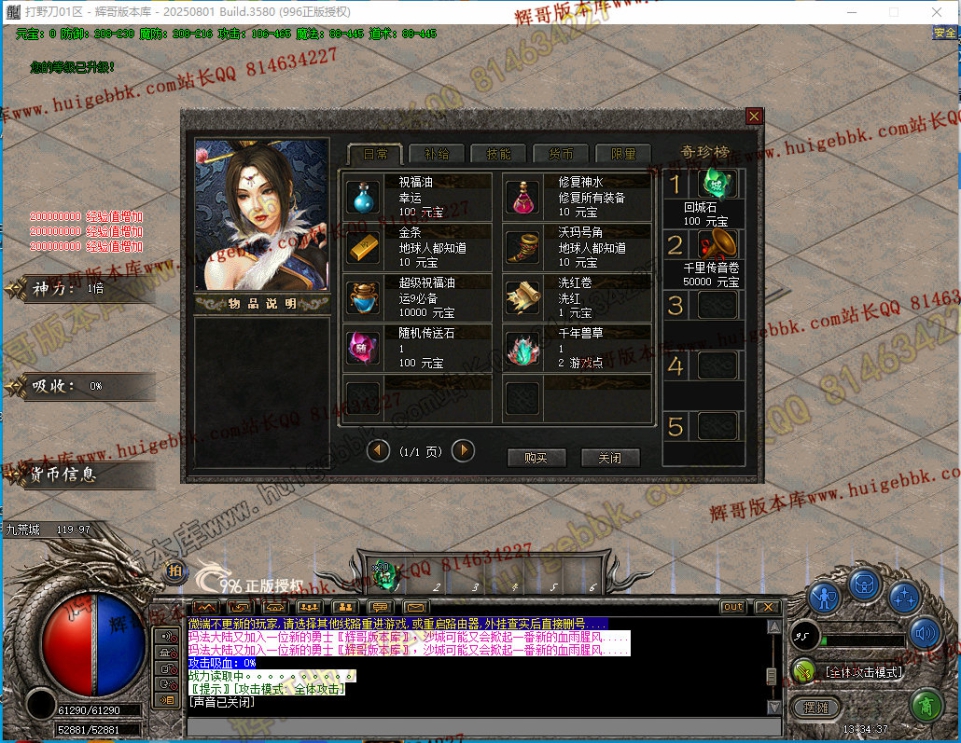Close the shop window with the X
961x743 pixels.
tap(754, 116)
